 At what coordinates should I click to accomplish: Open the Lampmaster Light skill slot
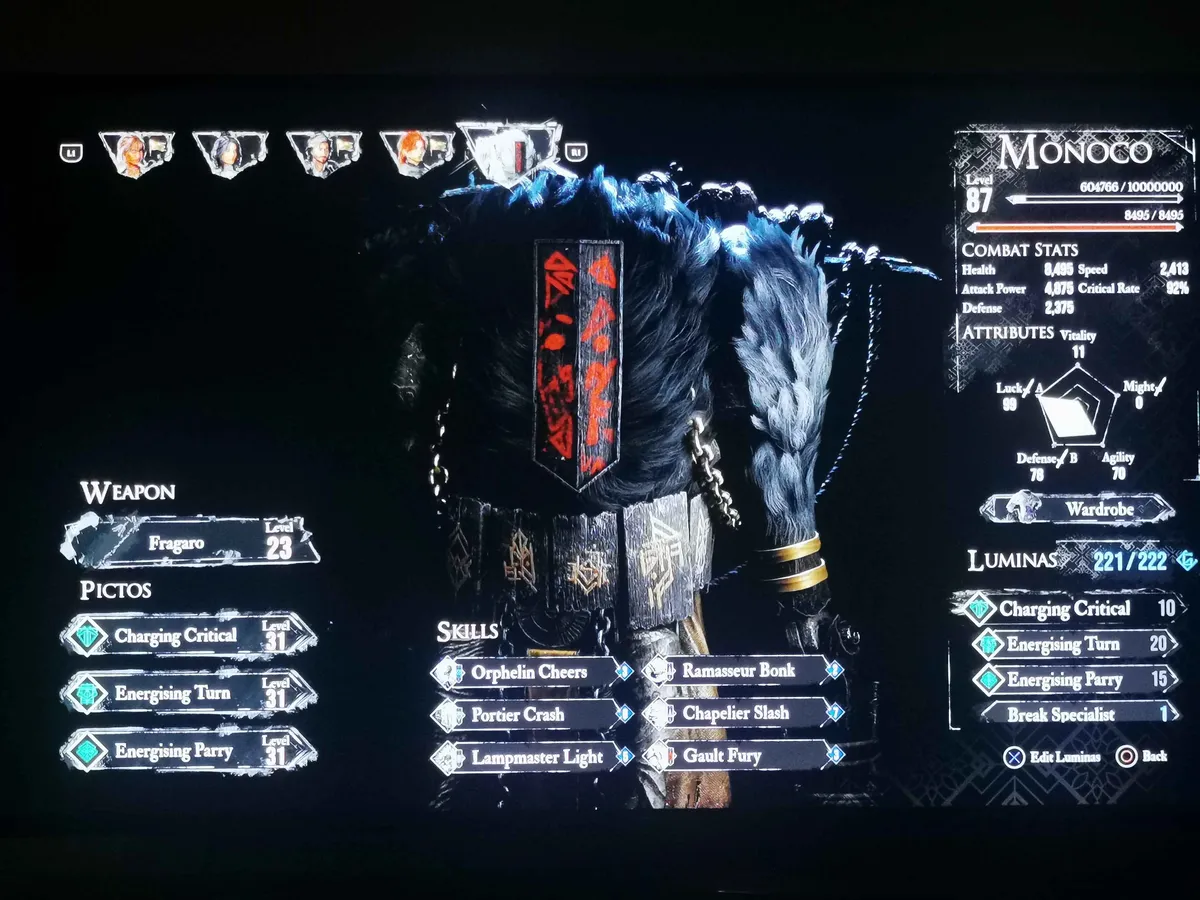530,758
